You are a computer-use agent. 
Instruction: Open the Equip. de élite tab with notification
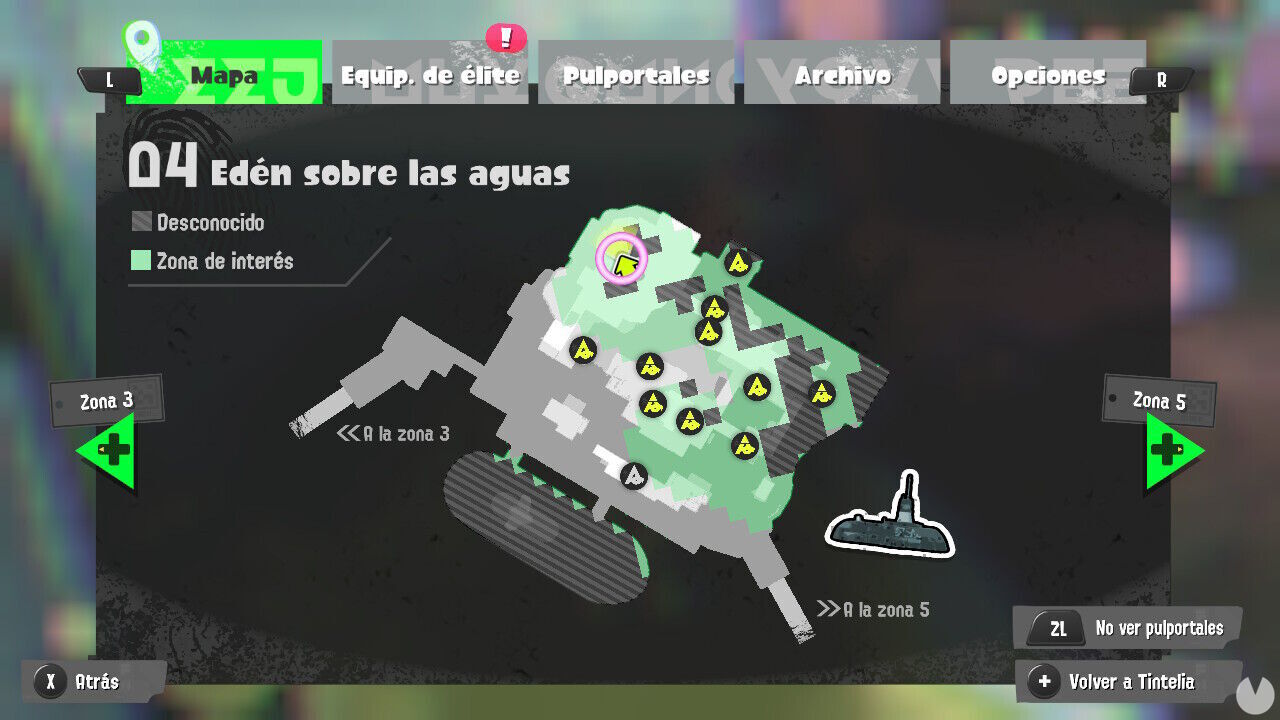click(x=430, y=73)
